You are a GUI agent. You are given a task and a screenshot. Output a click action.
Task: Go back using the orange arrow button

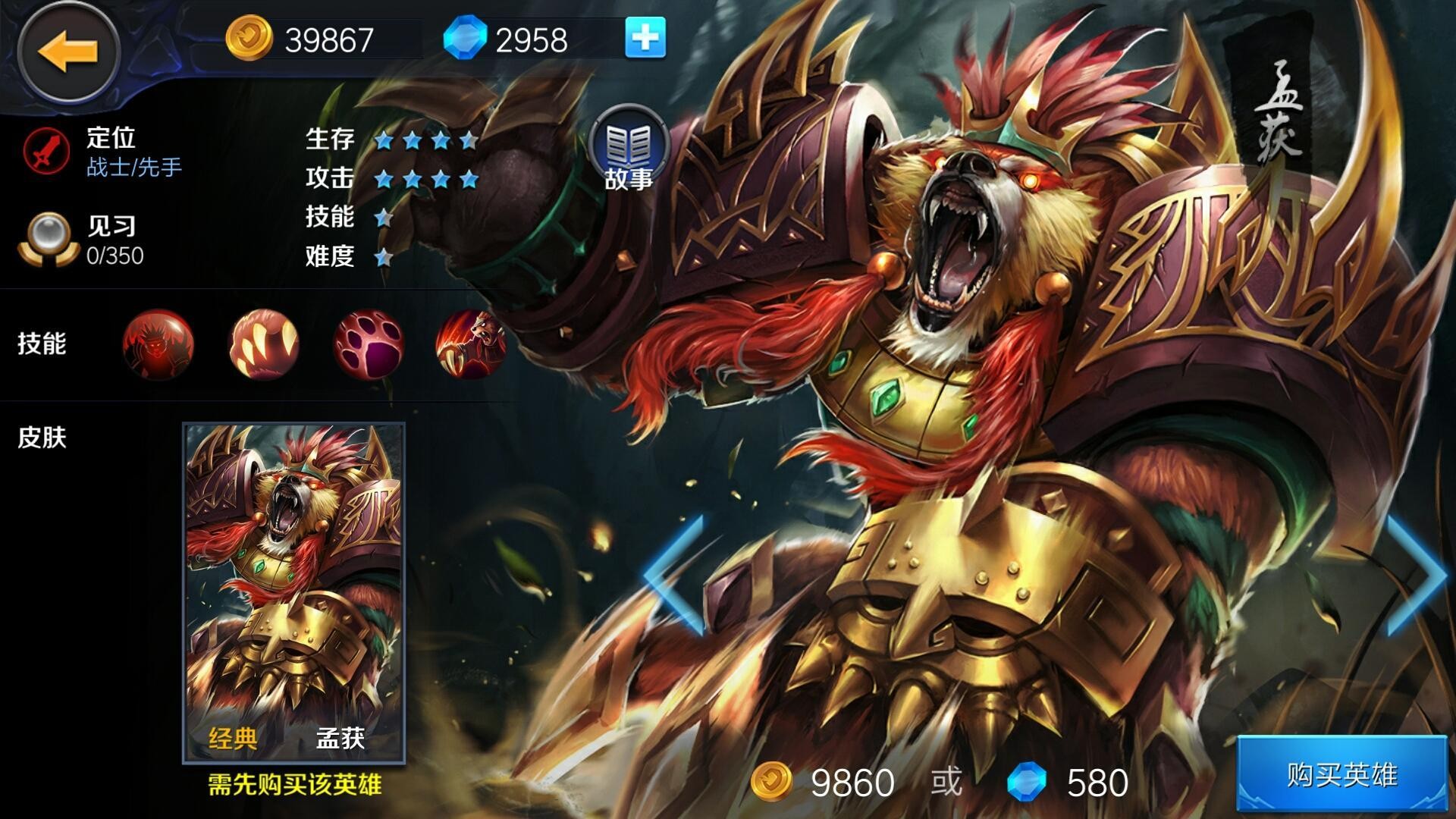tap(68, 51)
